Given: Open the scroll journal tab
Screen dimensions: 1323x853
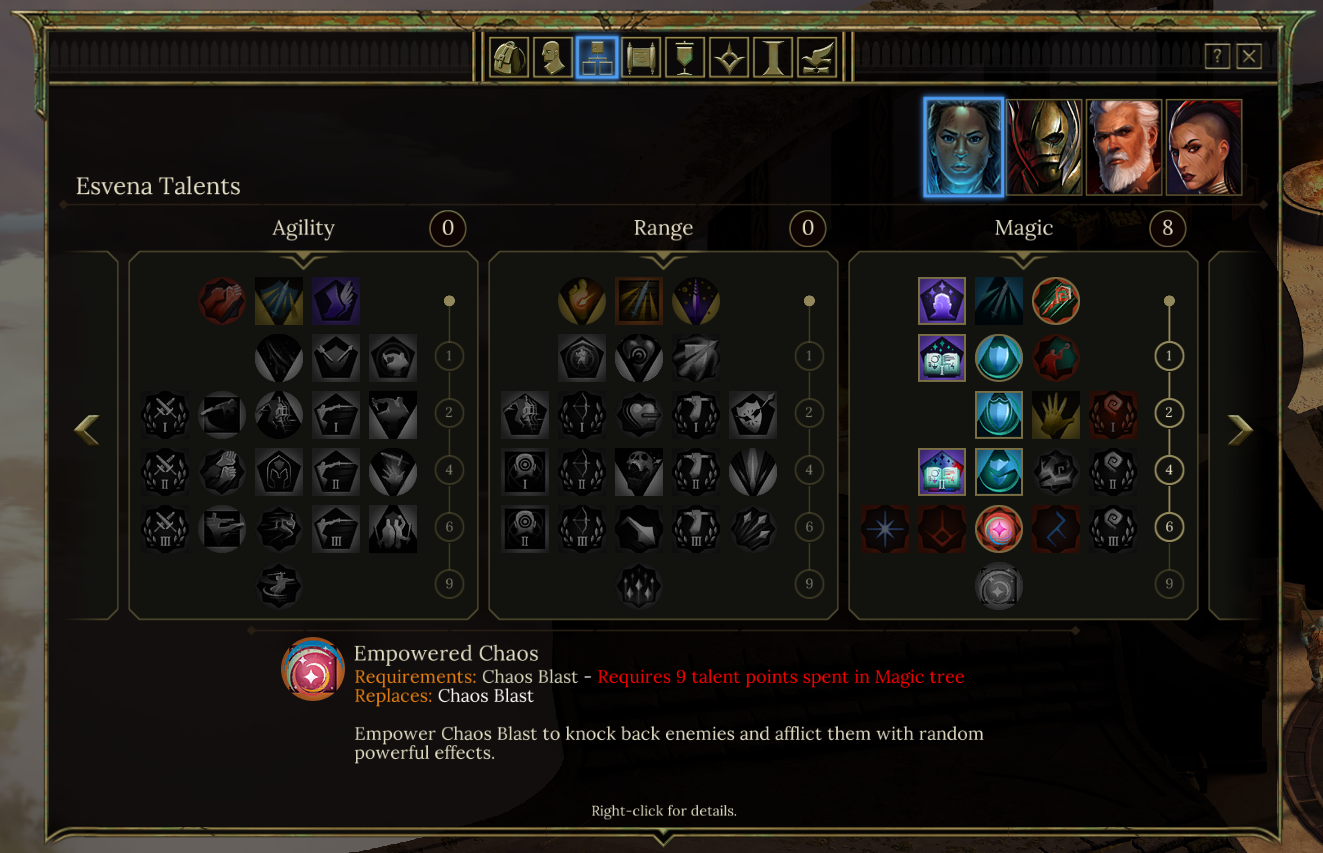Looking at the screenshot, I should pyautogui.click(x=641, y=57).
